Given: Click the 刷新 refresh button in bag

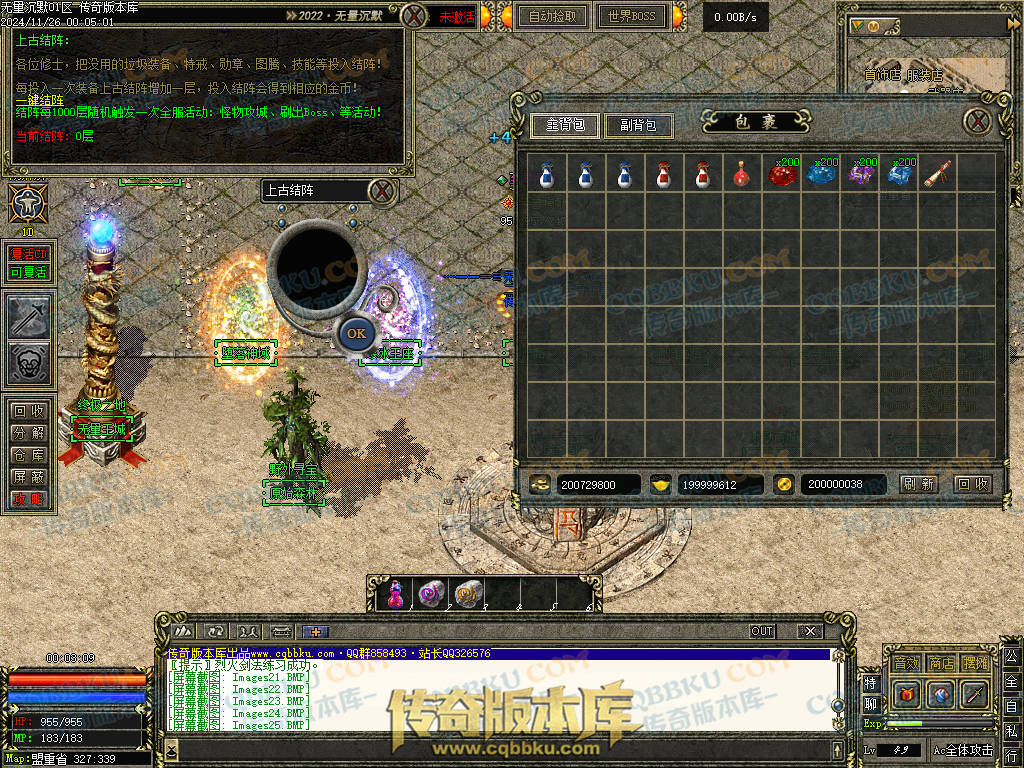Looking at the screenshot, I should pos(919,484).
